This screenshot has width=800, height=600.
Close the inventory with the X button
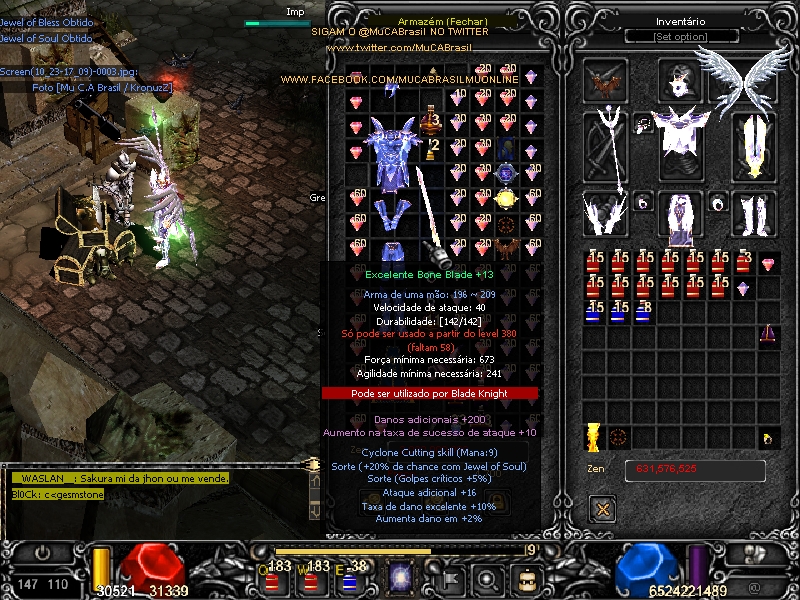[x=601, y=509]
